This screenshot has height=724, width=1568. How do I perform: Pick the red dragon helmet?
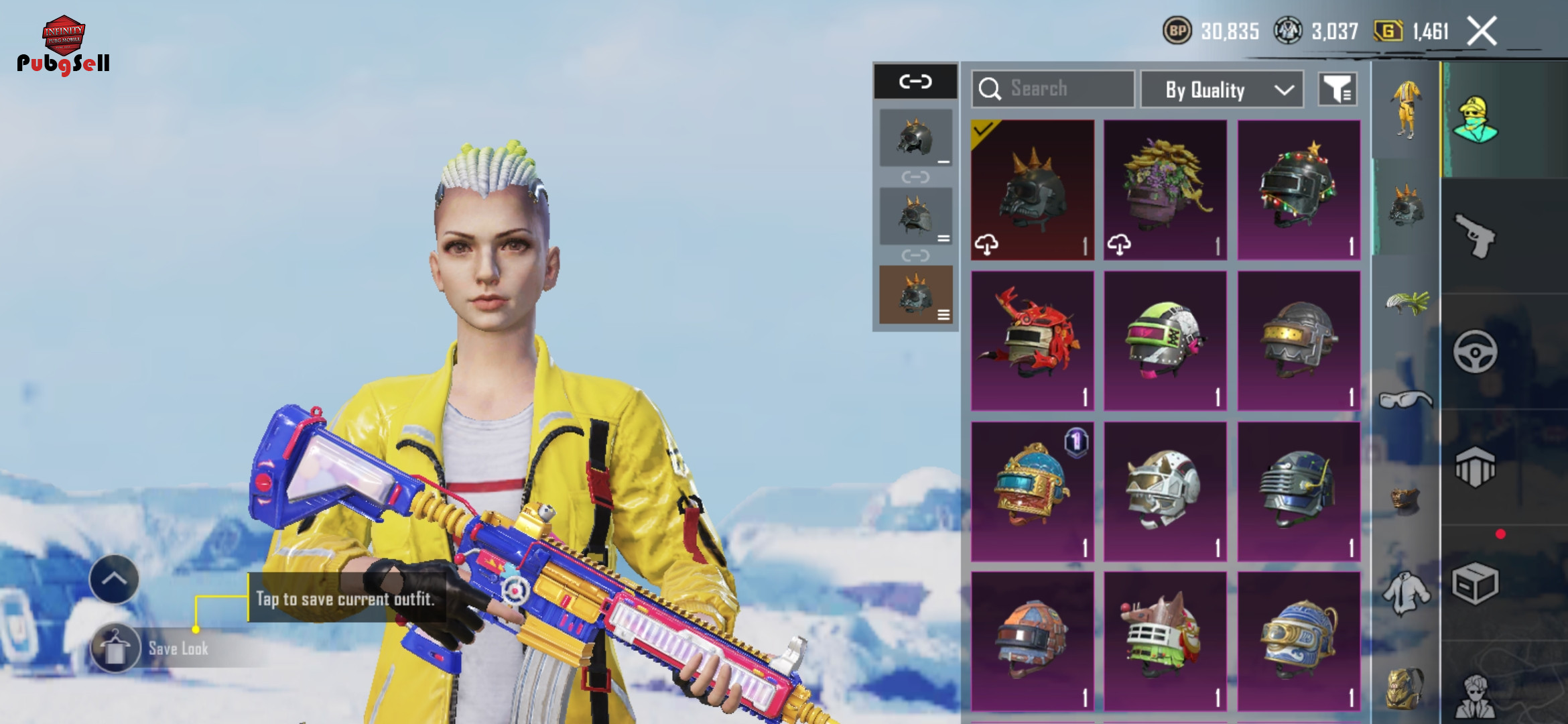coord(1033,341)
